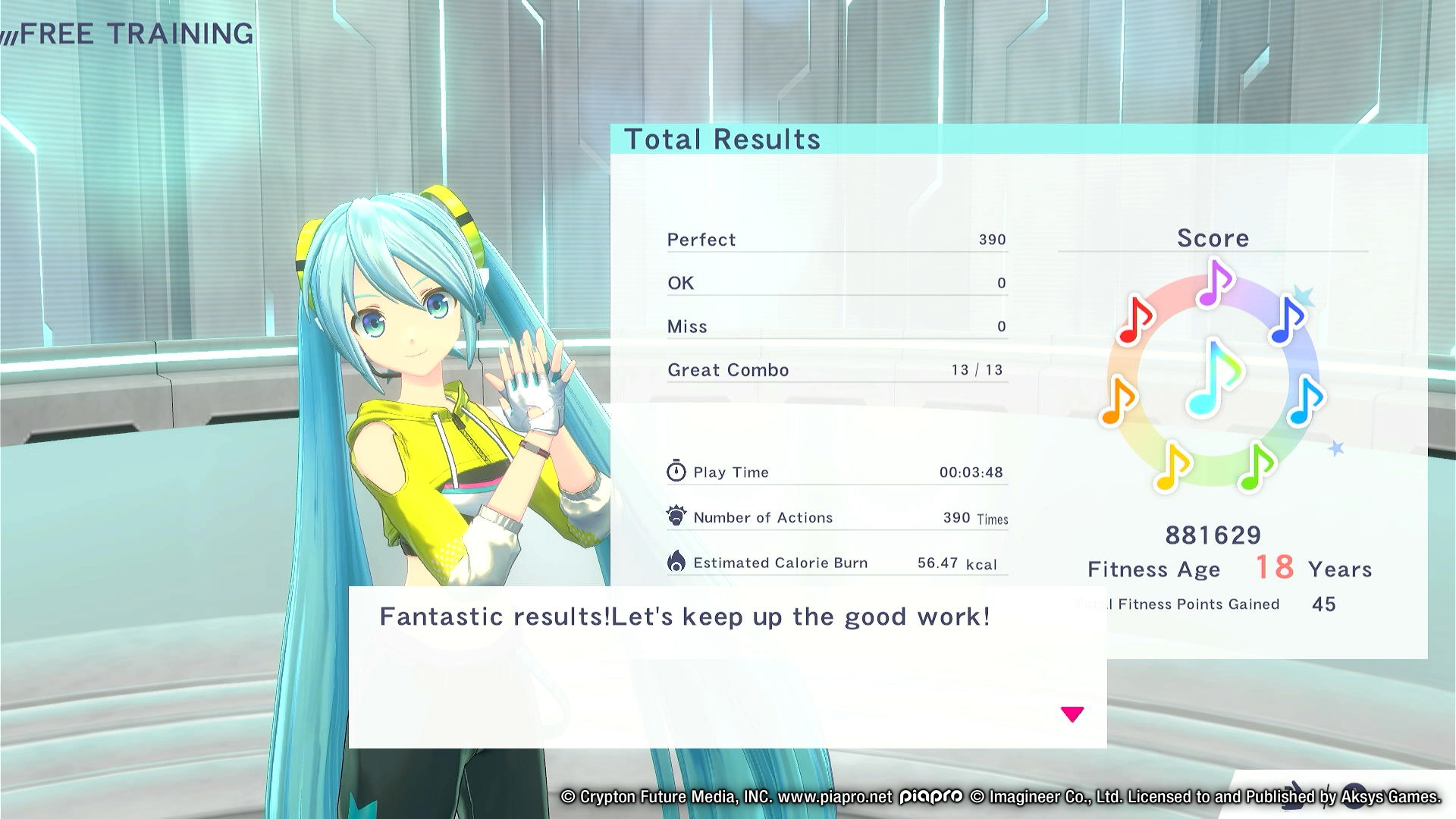The image size is (1456, 819).
Task: Click the round disc icon near Aksys Games text
Action: pyautogui.click(x=1354, y=796)
